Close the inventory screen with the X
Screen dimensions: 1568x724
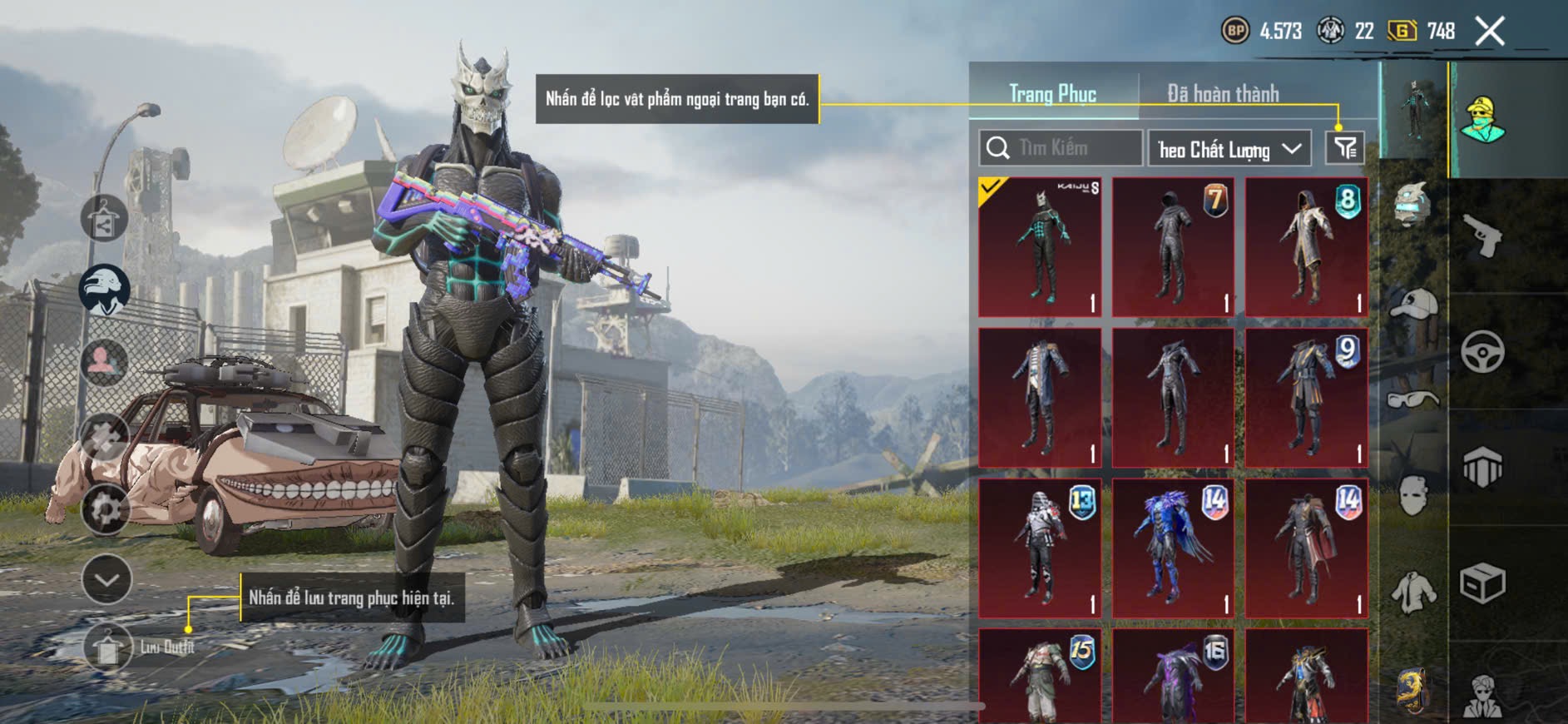[1489, 32]
